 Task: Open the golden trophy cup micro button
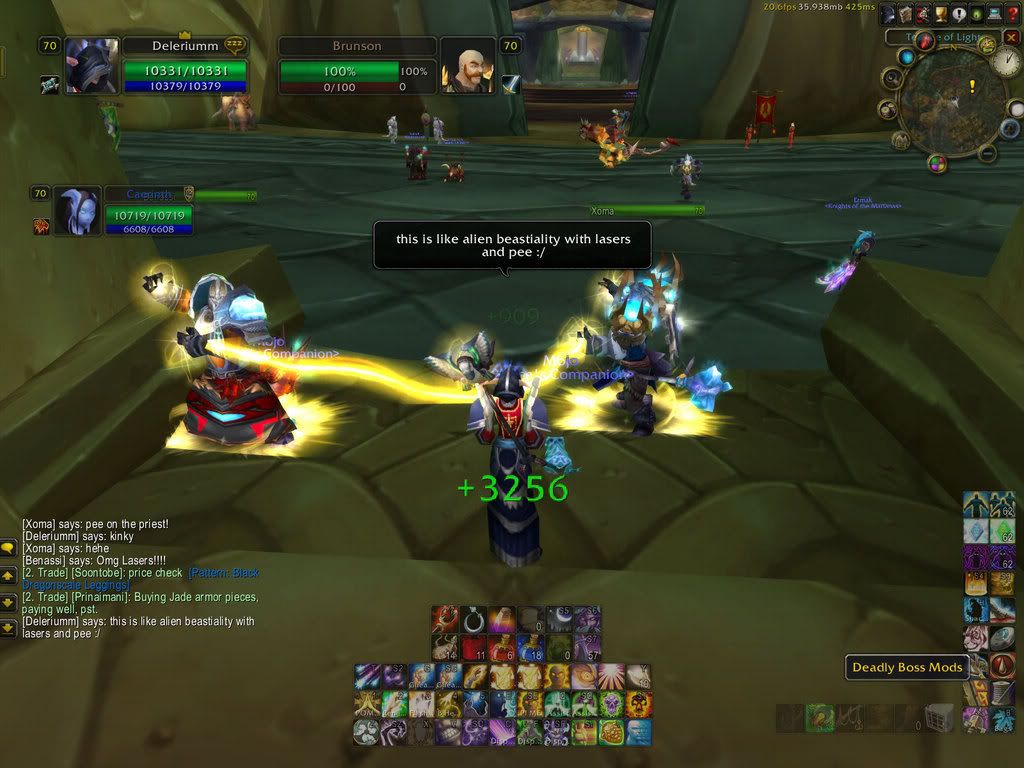point(940,14)
